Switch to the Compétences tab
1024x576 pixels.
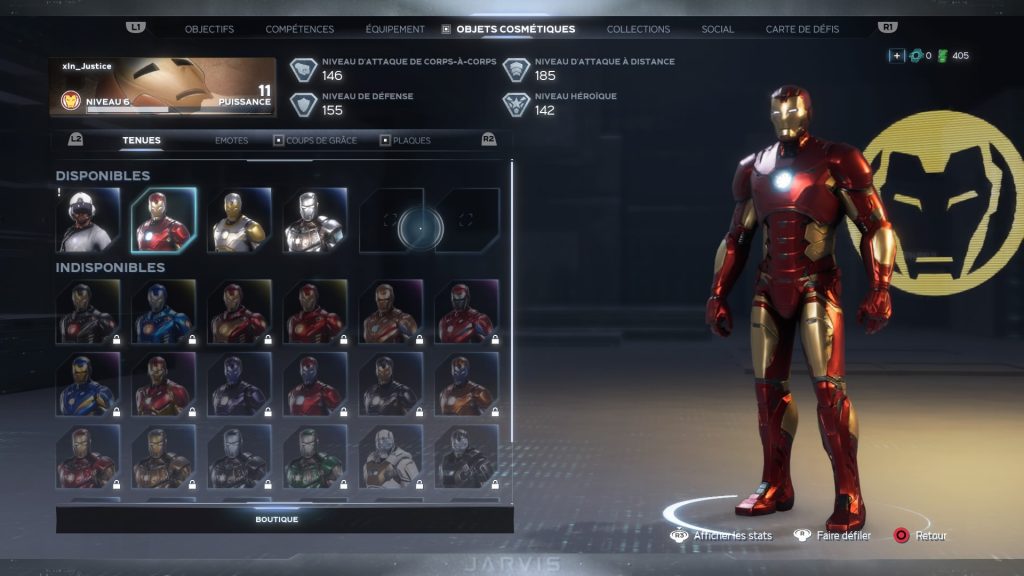[300, 29]
